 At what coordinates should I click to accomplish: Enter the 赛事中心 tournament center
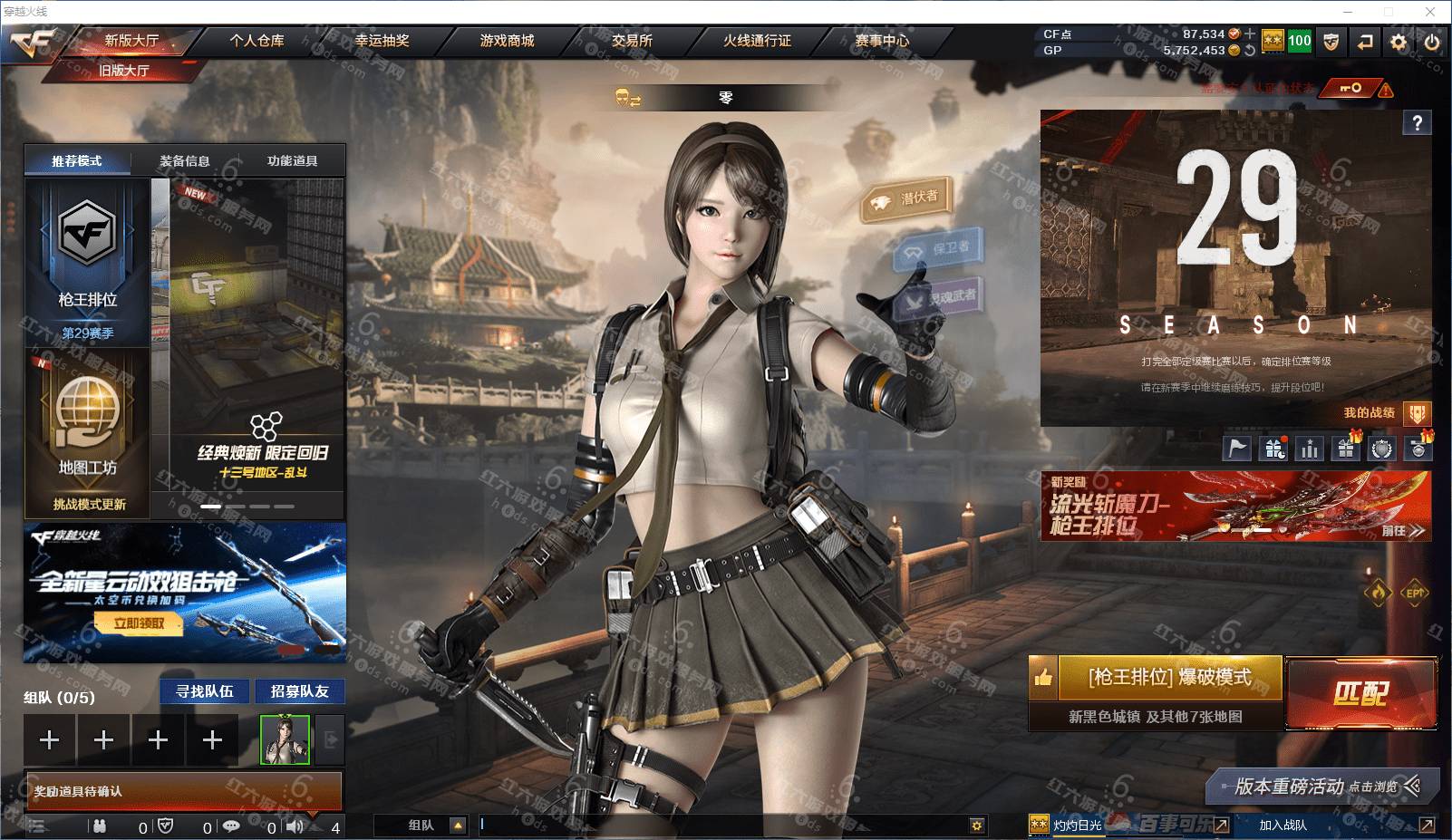[882, 41]
